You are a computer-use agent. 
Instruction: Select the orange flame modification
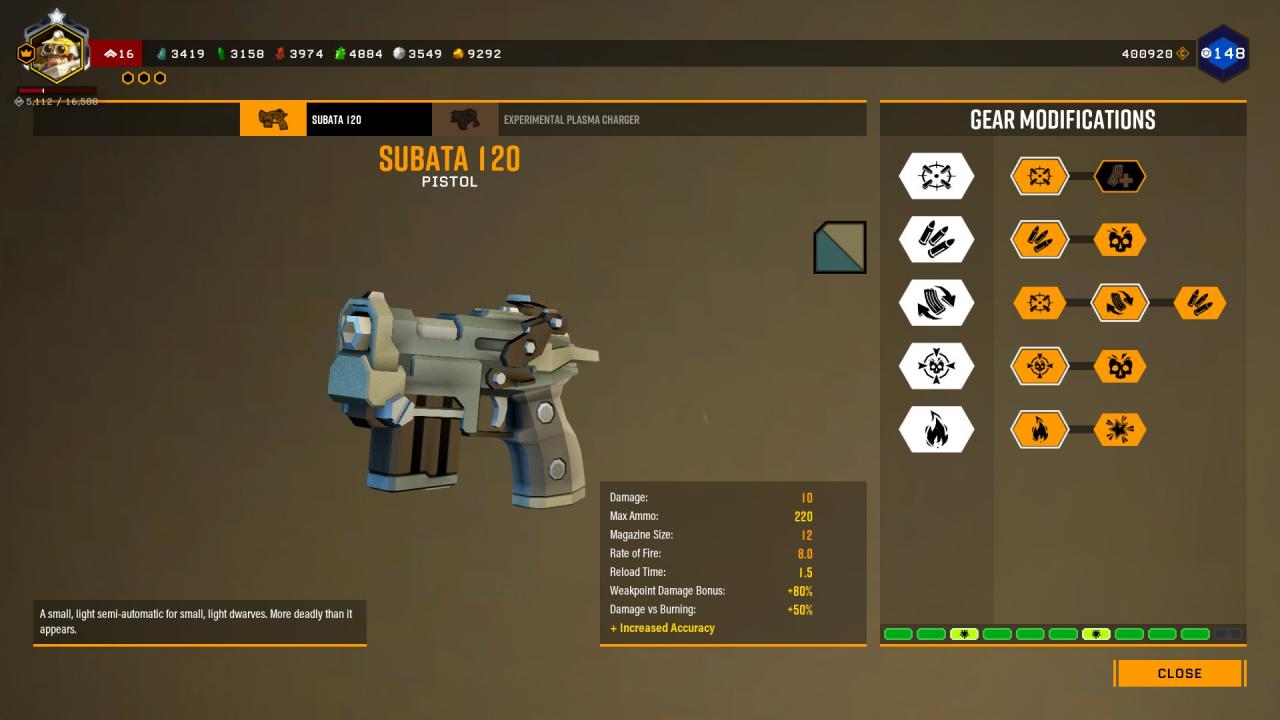click(x=1039, y=430)
